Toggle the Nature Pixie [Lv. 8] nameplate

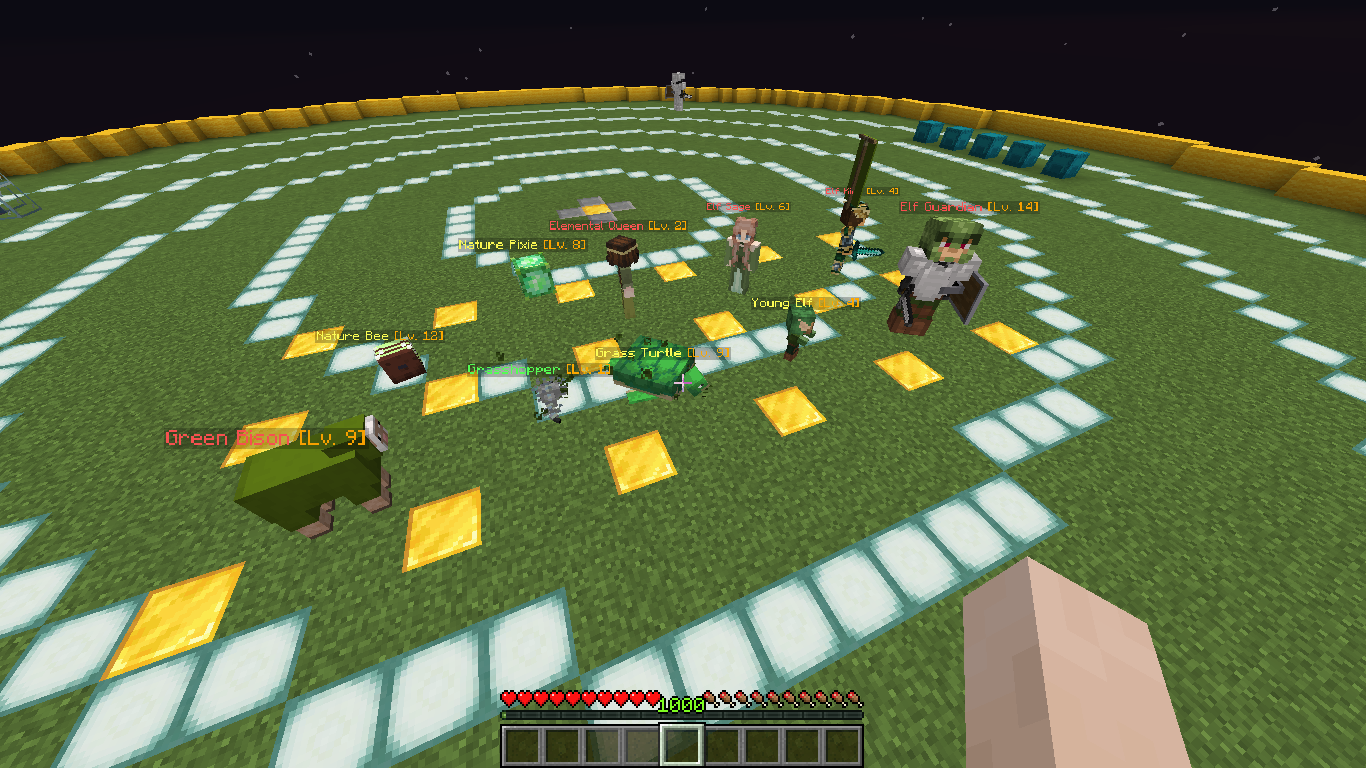click(521, 244)
